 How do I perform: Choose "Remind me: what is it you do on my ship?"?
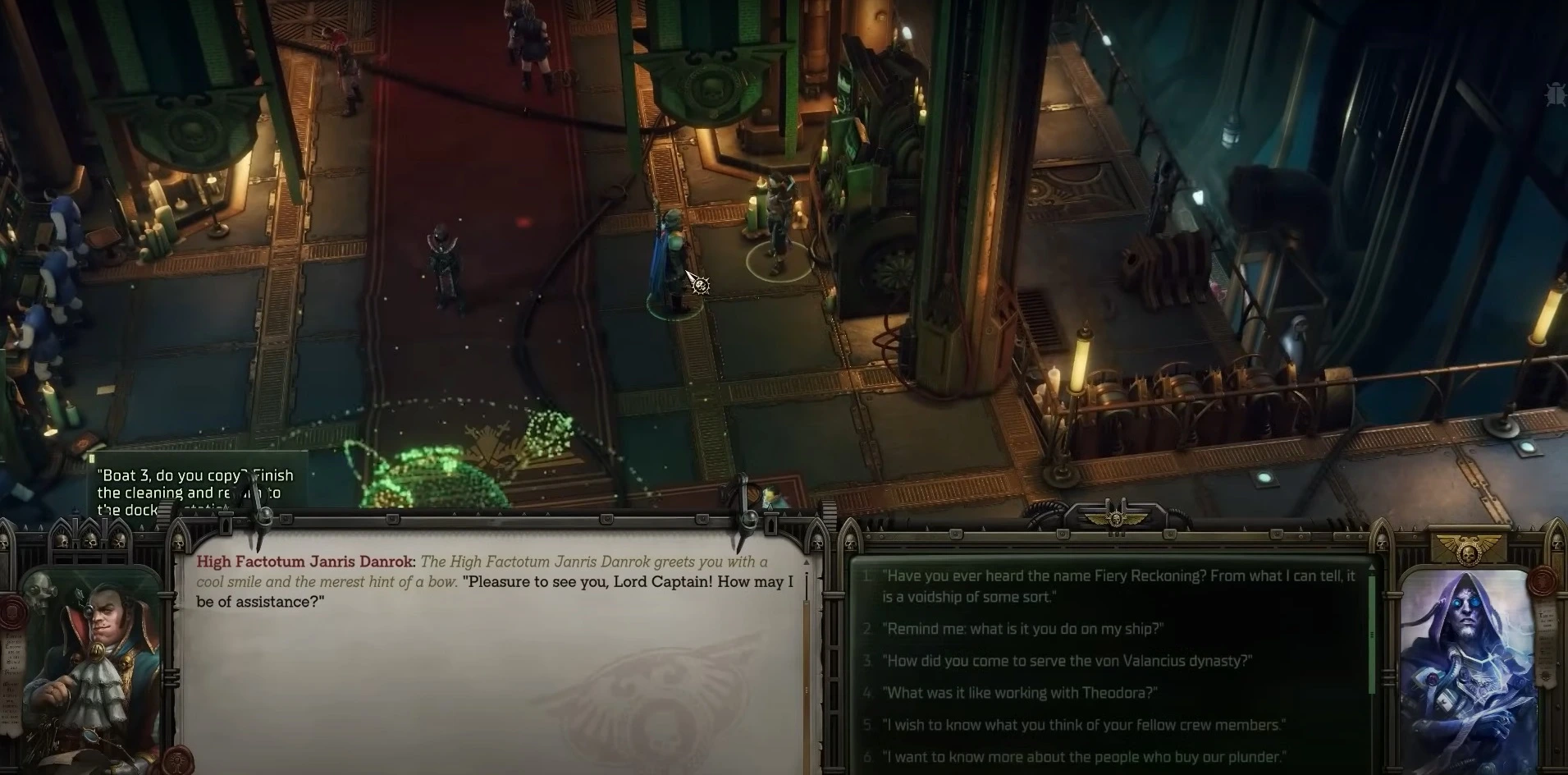(x=1022, y=629)
